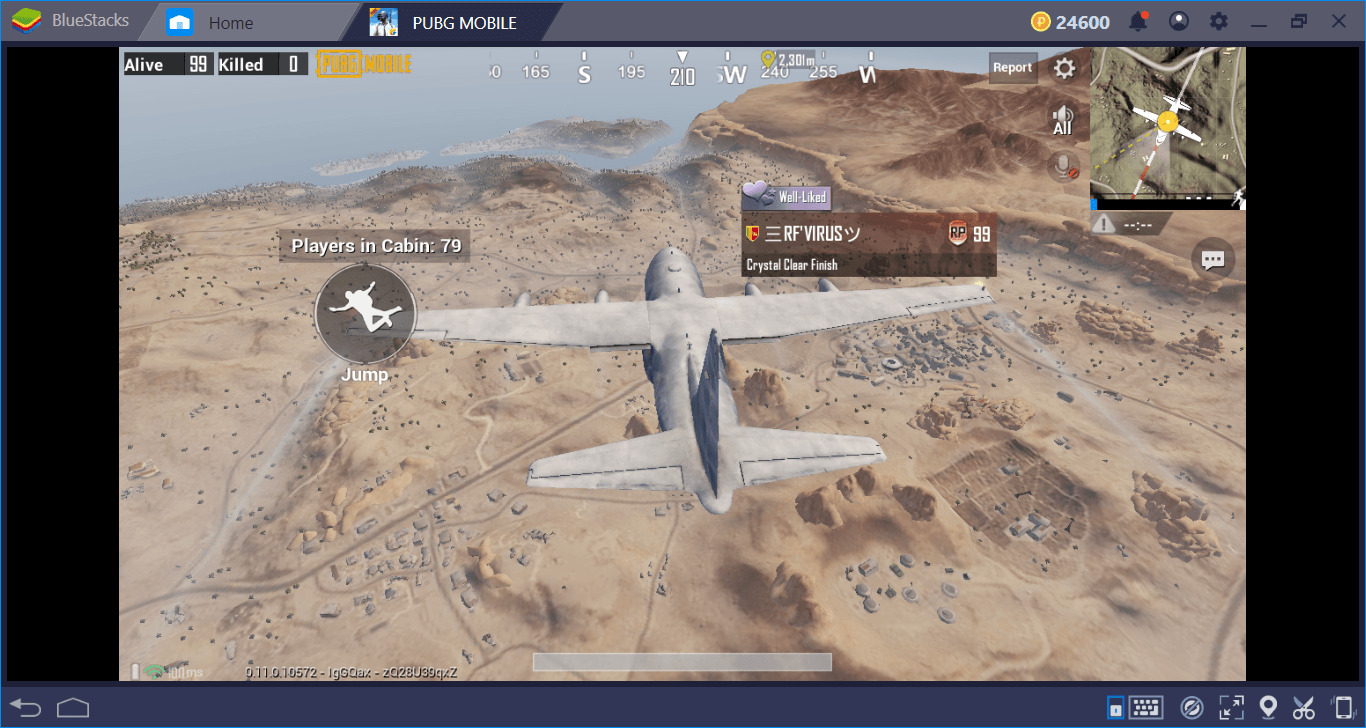Open BlueStacks settings gear in title bar

(x=1218, y=22)
